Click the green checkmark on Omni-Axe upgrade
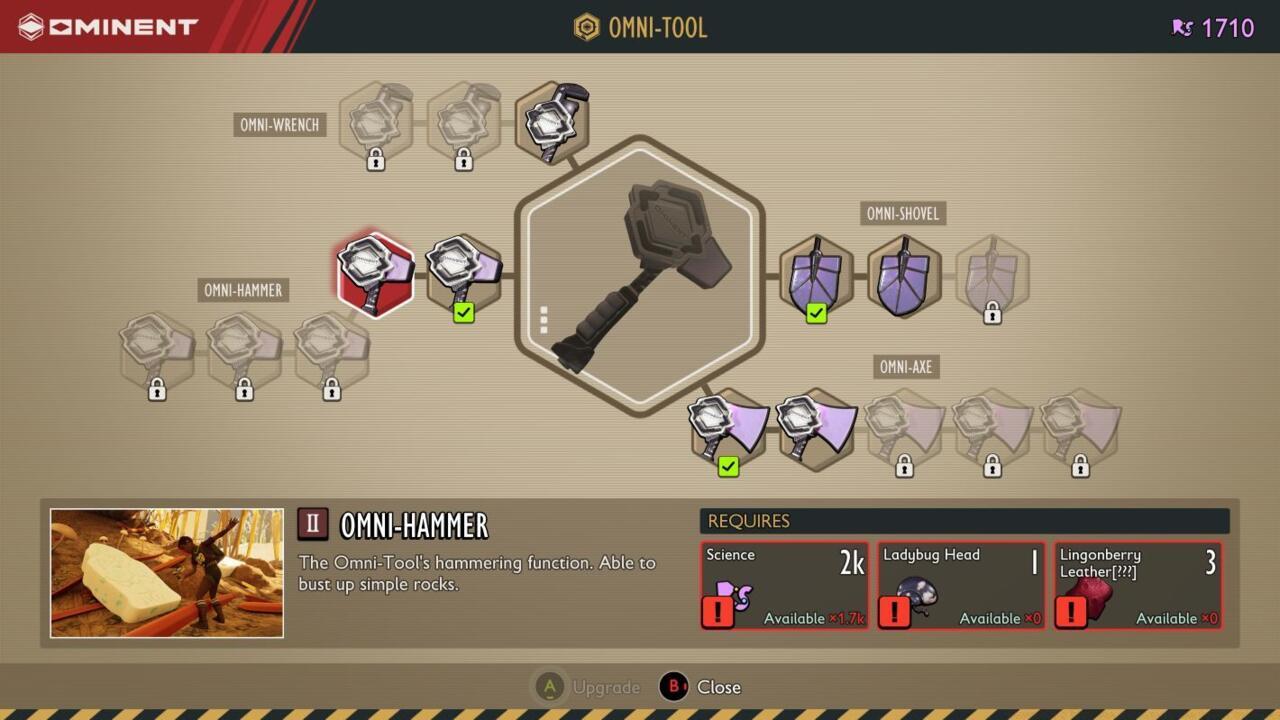1280x720 pixels. 728,466
